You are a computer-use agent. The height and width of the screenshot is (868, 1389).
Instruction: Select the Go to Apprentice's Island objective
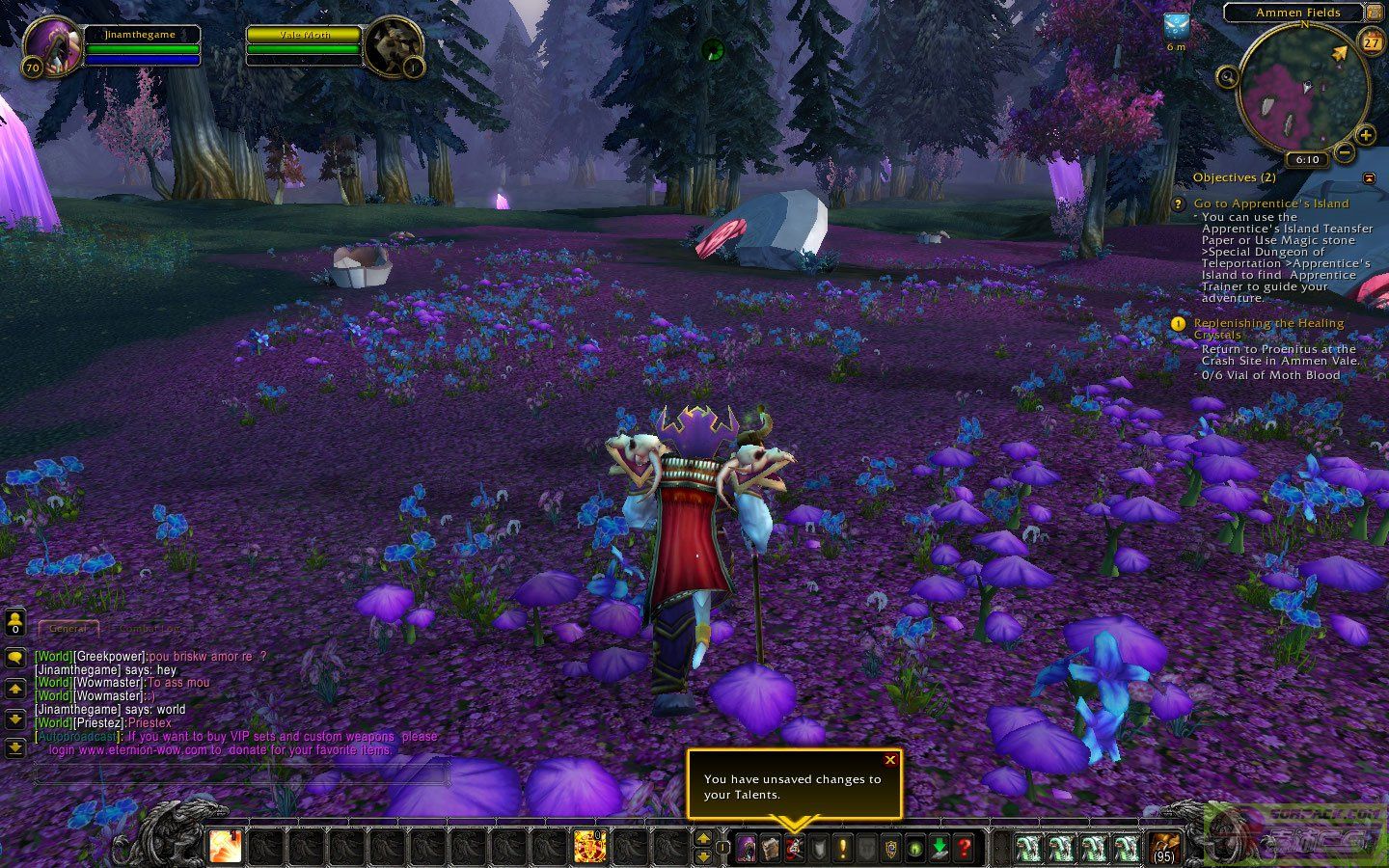[x=1271, y=203]
